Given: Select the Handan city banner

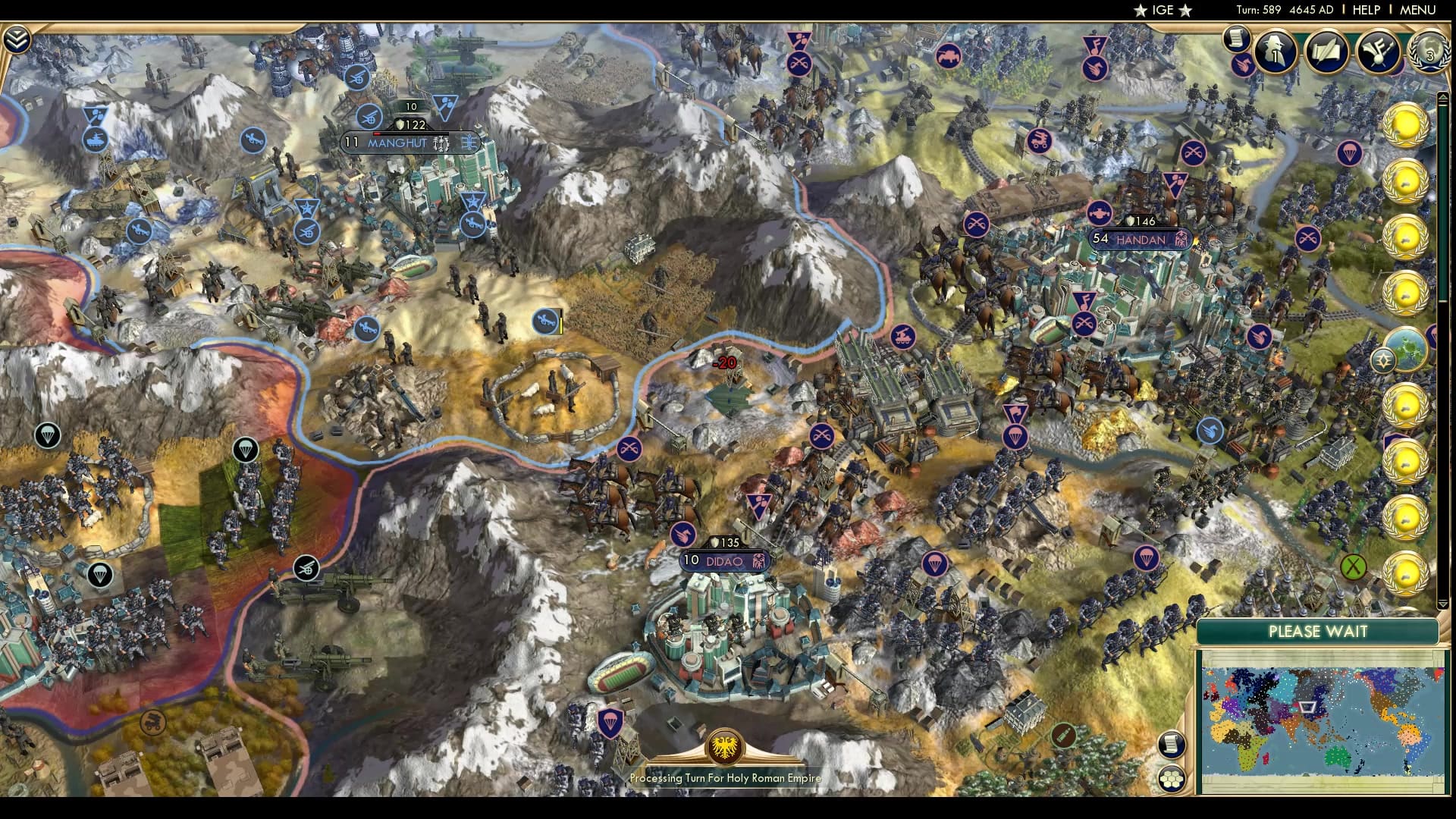Looking at the screenshot, I should coord(1141,240).
